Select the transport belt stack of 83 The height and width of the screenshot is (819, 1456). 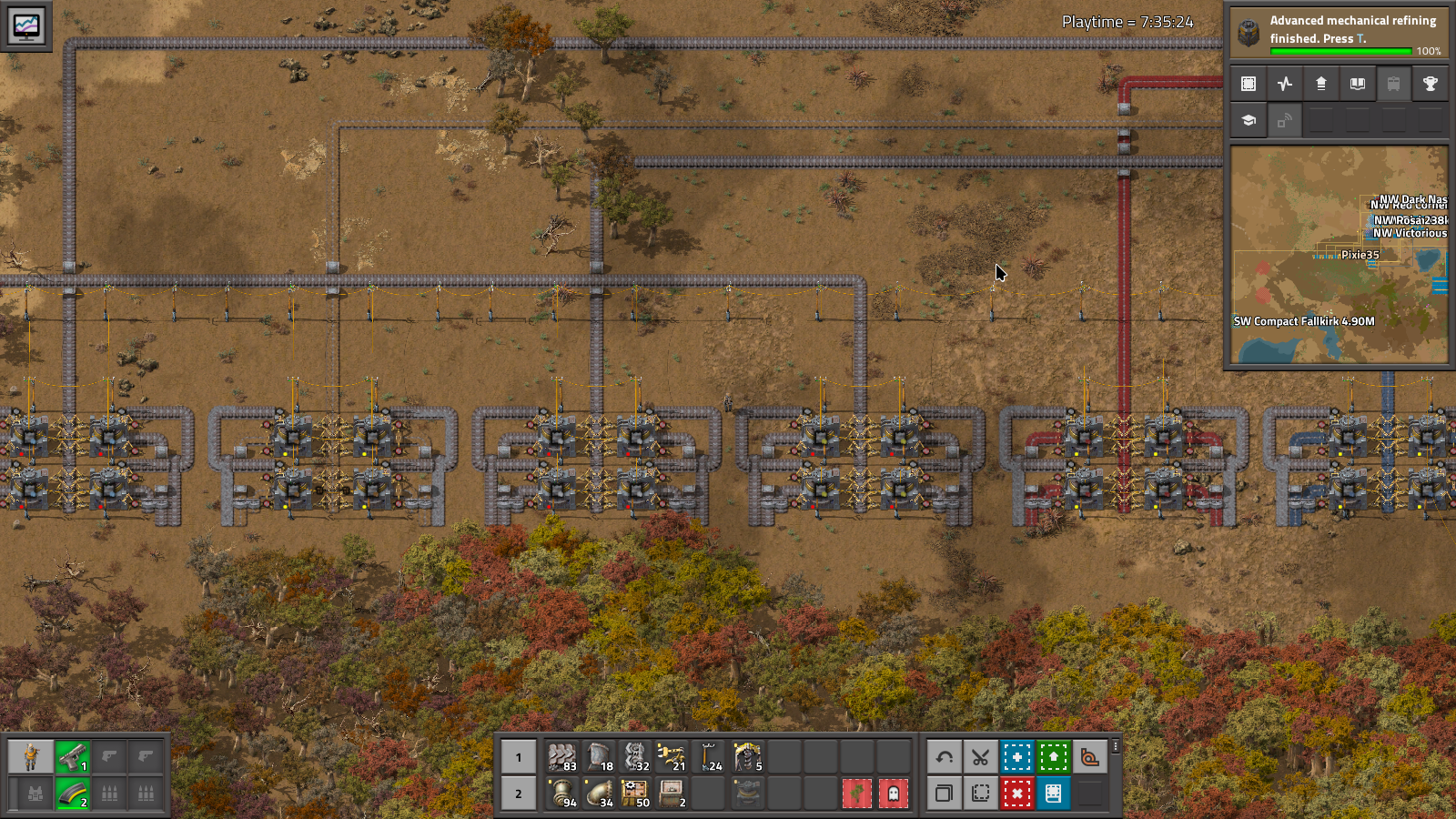[x=562, y=757]
